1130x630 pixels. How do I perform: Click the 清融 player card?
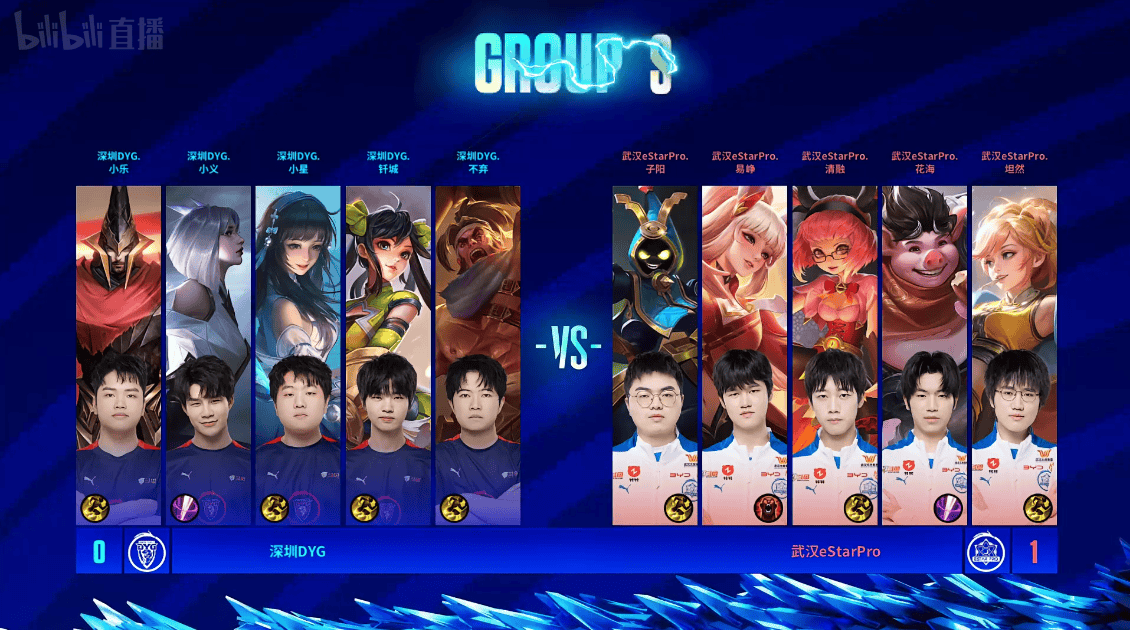(835, 355)
